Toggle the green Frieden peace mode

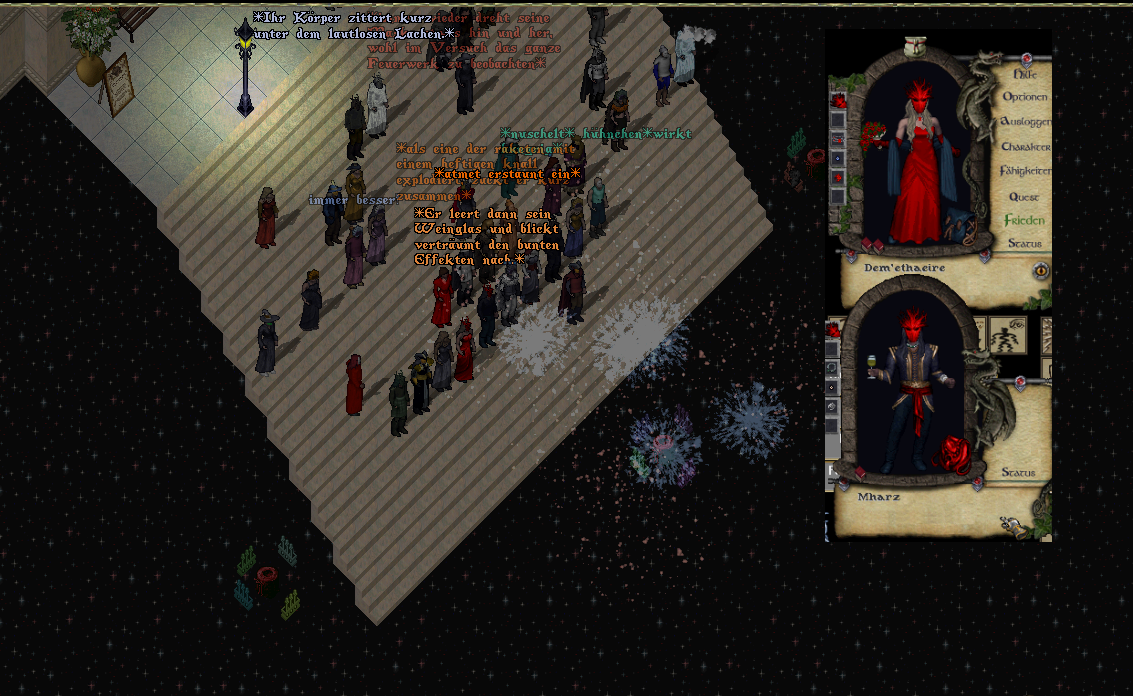point(1025,220)
